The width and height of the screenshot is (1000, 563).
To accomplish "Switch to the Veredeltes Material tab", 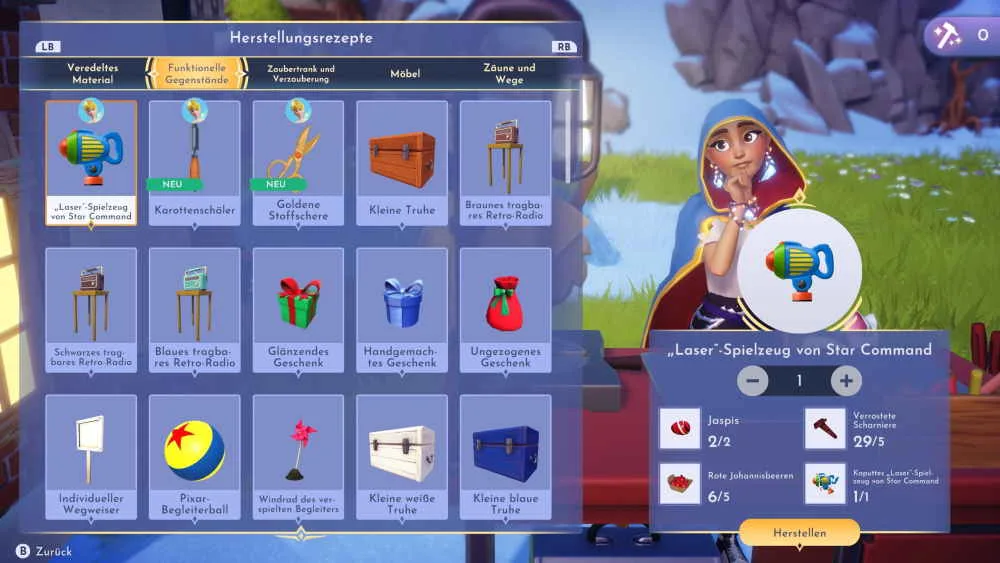I will (x=93, y=73).
